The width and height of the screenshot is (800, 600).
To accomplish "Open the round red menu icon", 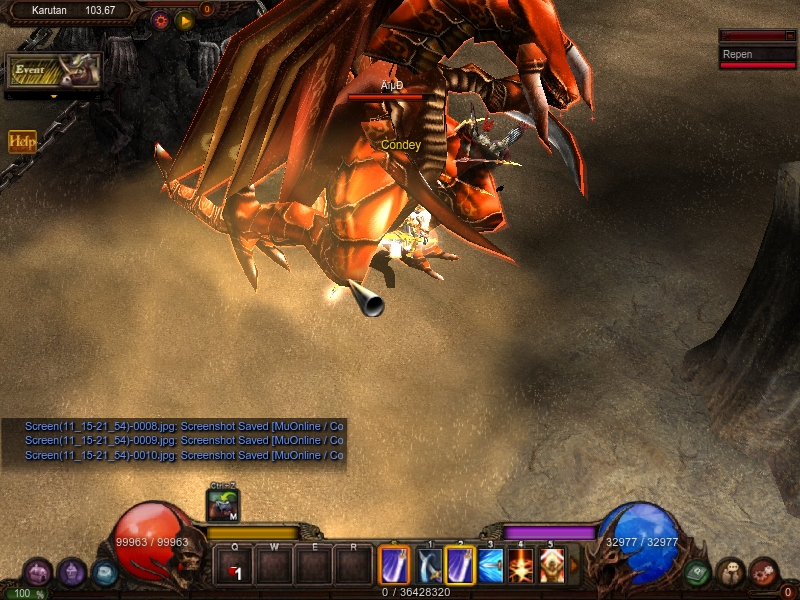I will tap(764, 572).
